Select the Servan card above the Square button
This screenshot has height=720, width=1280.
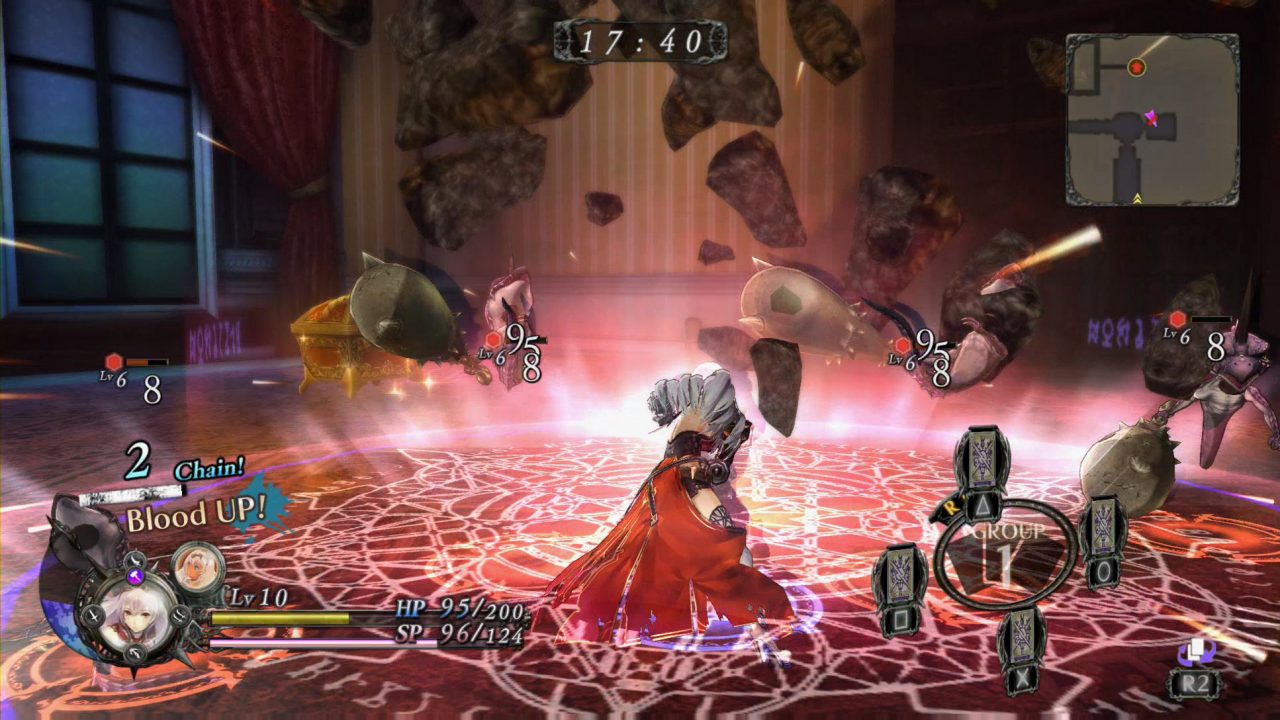pos(900,574)
